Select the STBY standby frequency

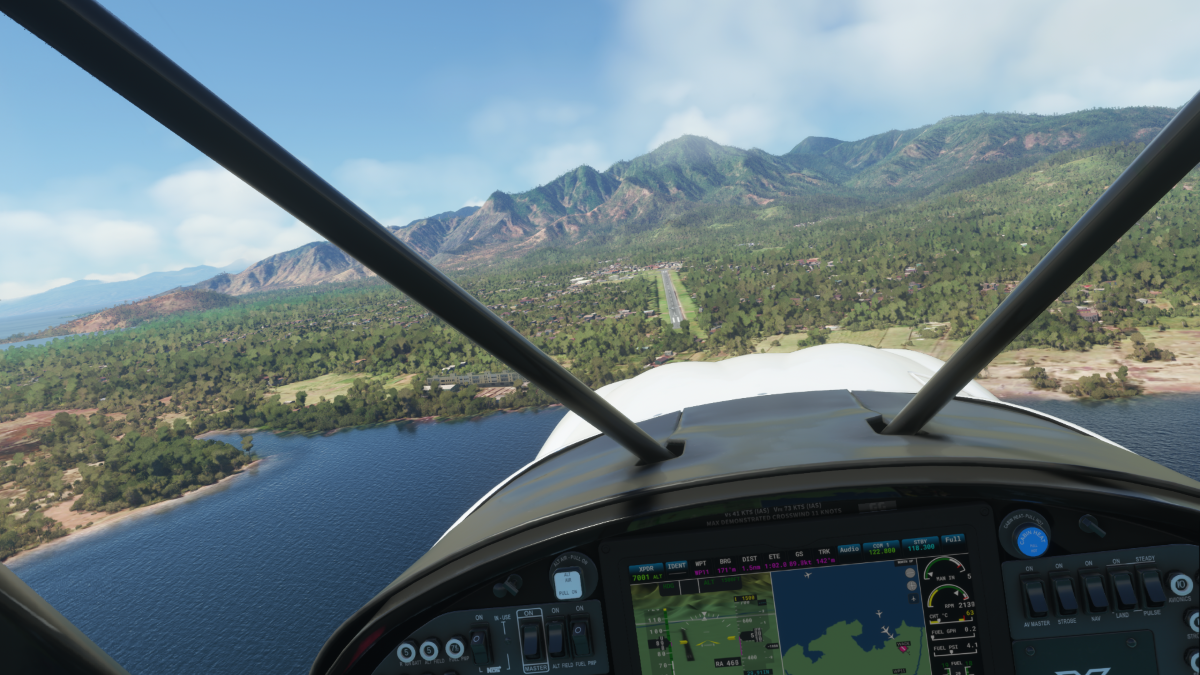pos(919,545)
